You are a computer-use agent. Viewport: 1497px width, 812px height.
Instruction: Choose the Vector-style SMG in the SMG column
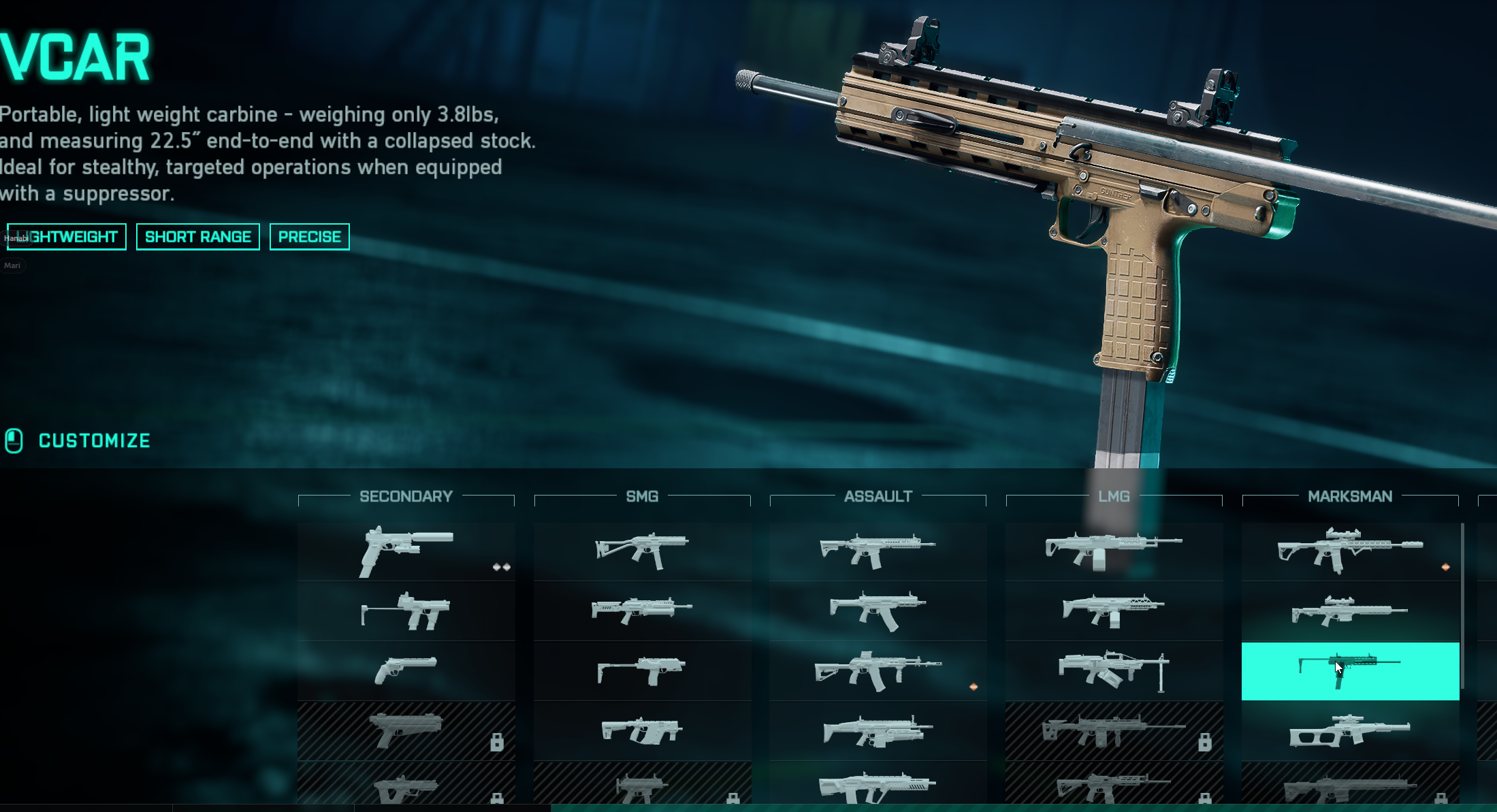pos(642,730)
